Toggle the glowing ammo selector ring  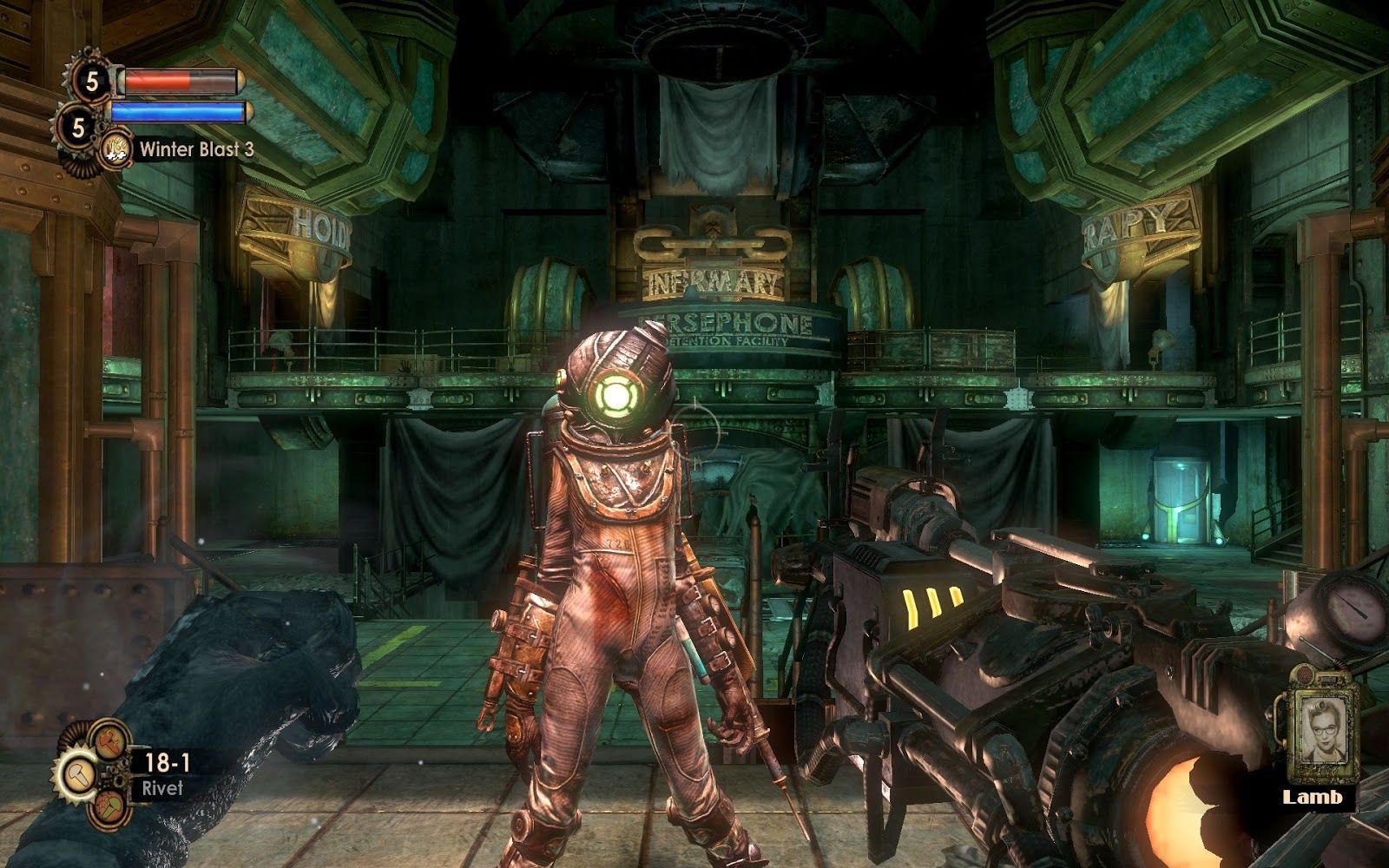tap(78, 773)
